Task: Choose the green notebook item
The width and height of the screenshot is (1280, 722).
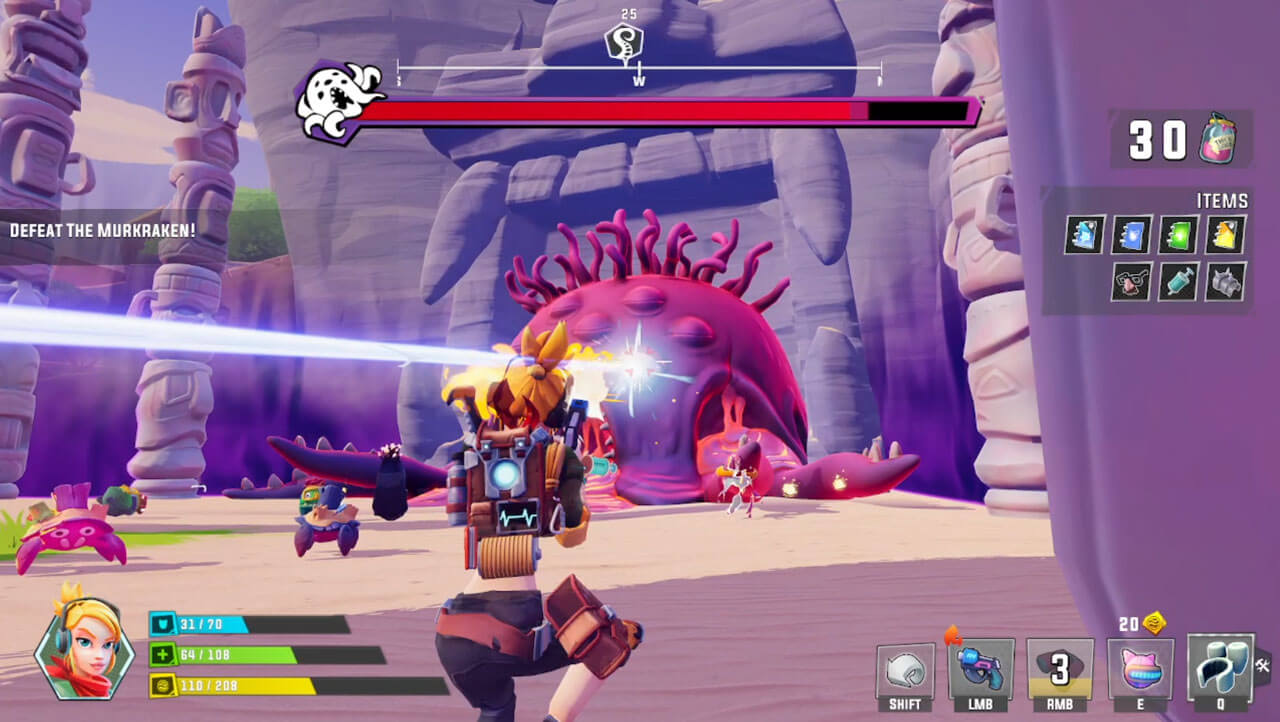Action: (1179, 234)
